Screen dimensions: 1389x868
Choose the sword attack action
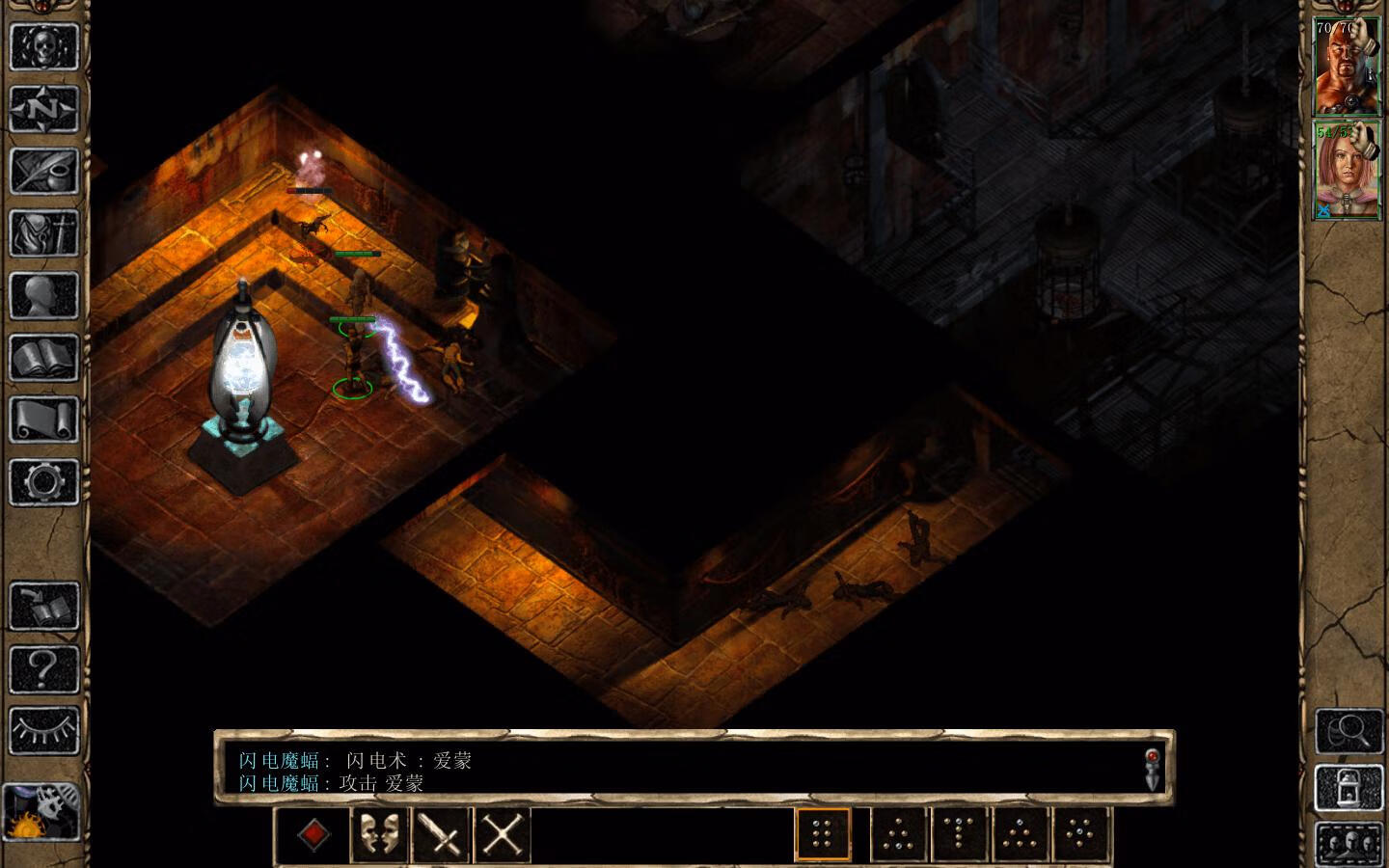point(441,834)
